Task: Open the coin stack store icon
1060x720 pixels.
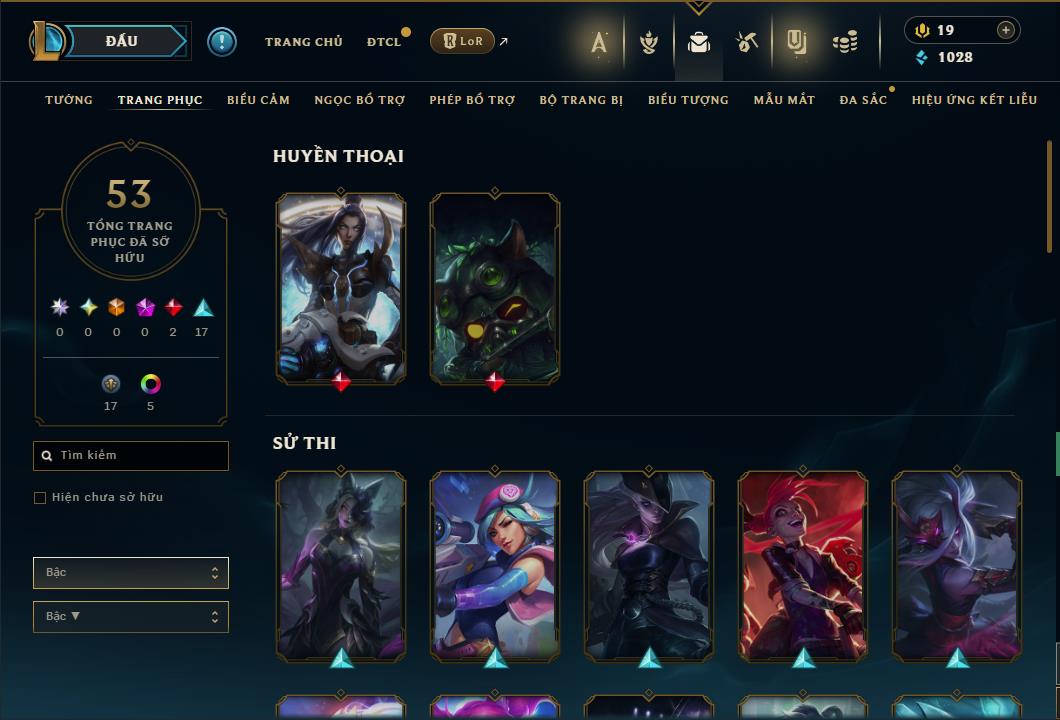Action: pyautogui.click(x=845, y=42)
